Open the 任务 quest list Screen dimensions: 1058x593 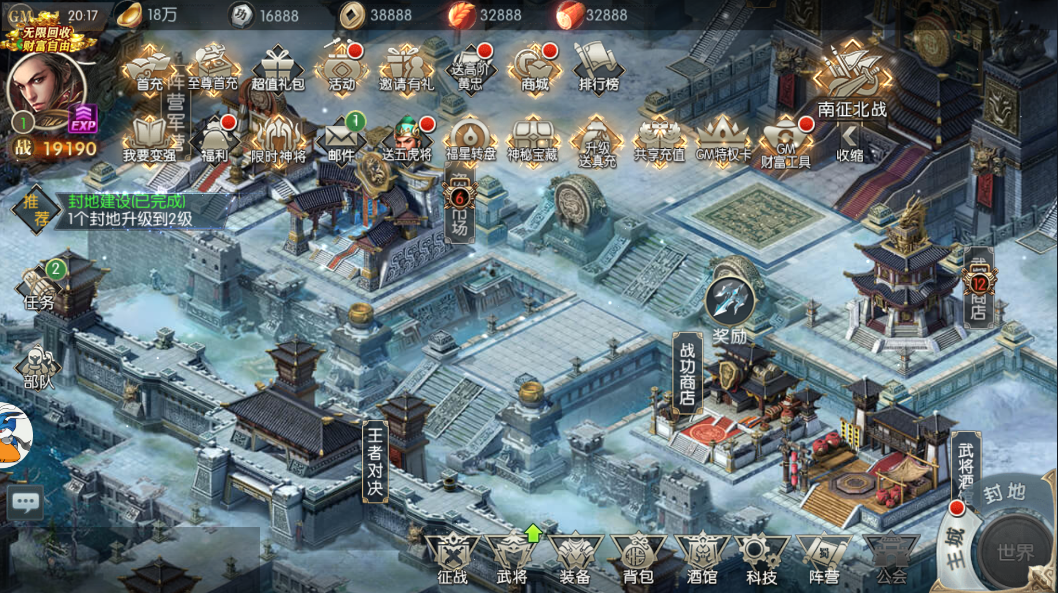point(42,286)
